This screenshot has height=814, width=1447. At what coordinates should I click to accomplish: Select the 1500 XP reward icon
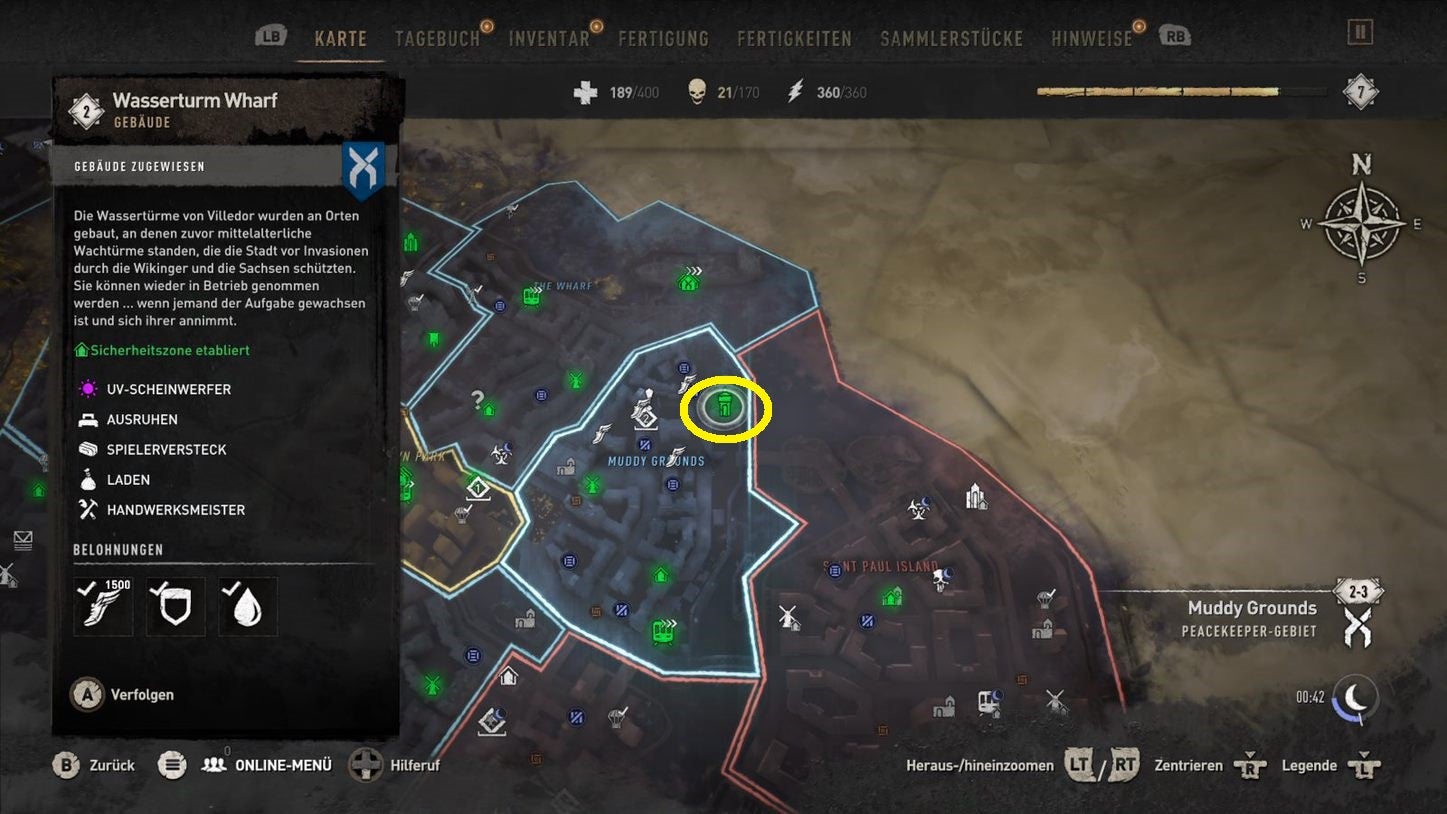(103, 606)
